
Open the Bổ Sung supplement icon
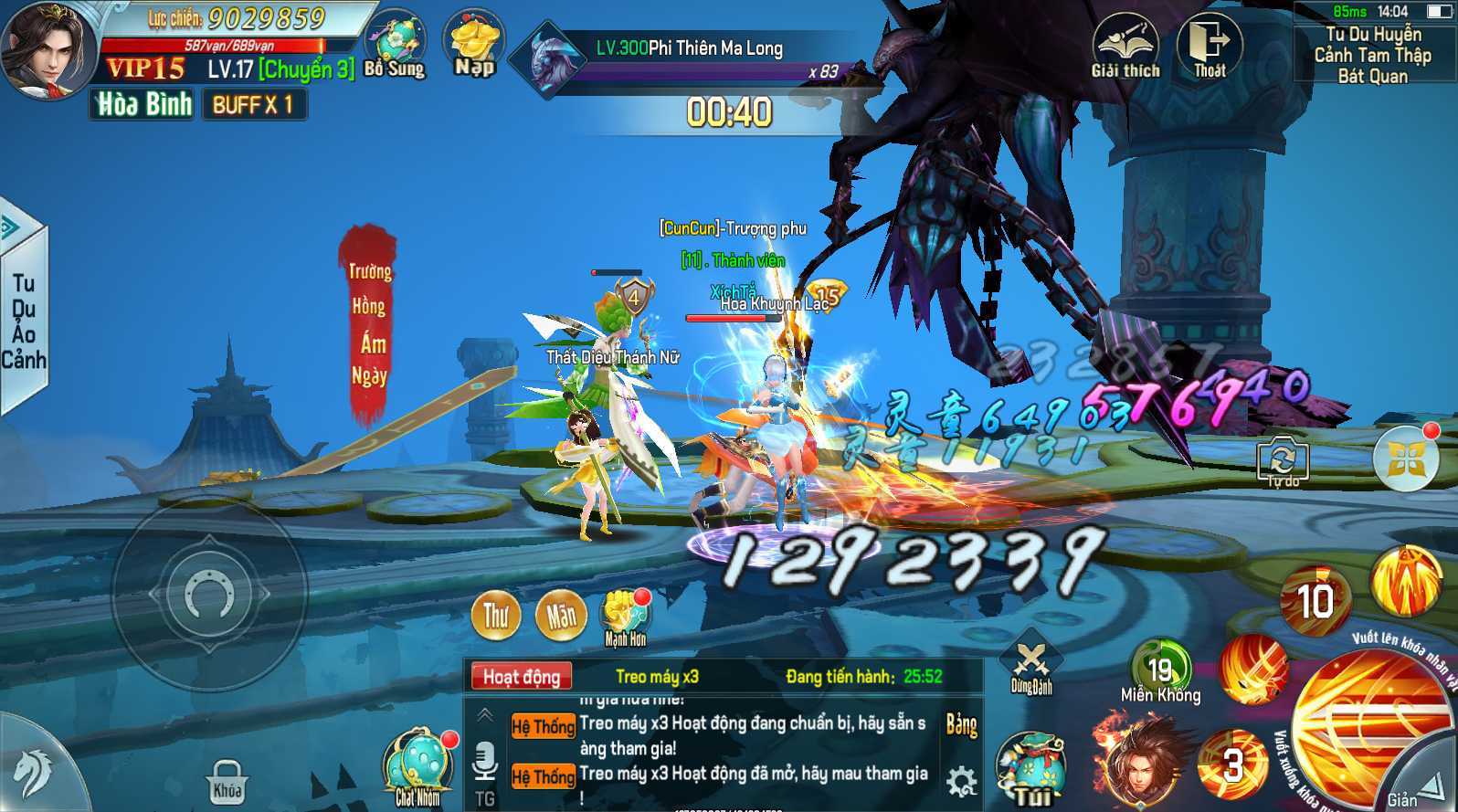pyautogui.click(x=395, y=44)
